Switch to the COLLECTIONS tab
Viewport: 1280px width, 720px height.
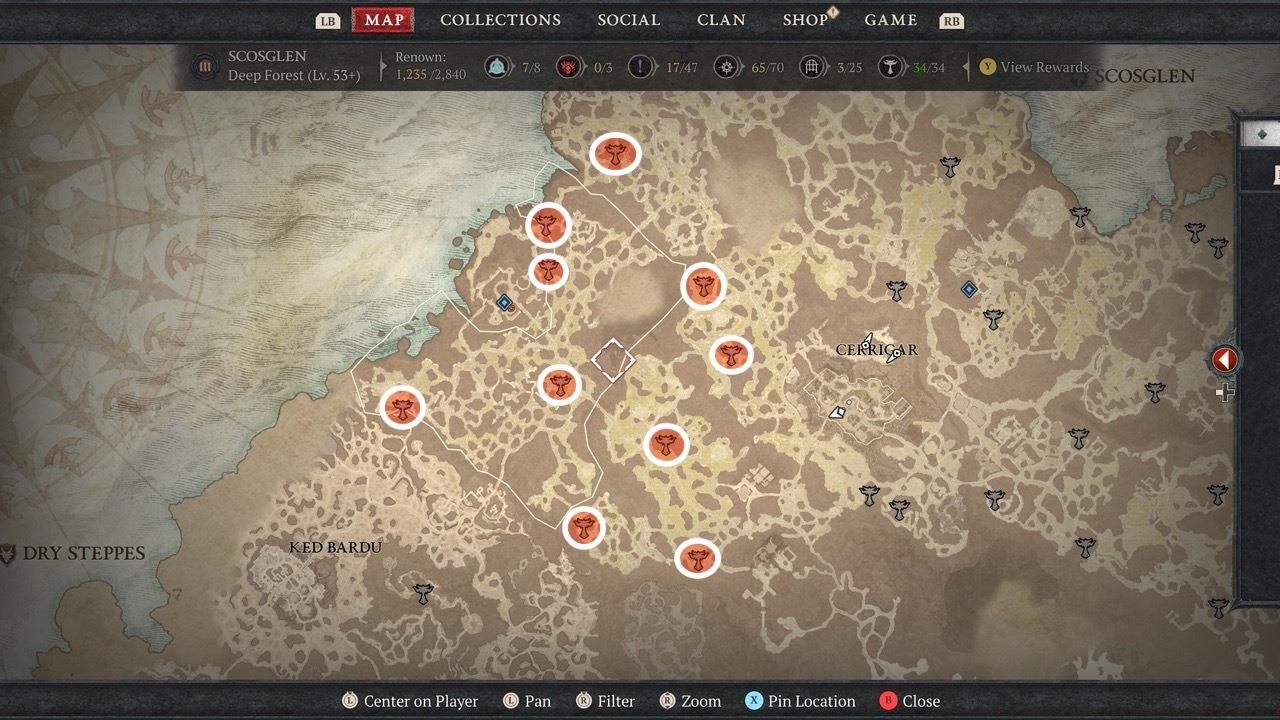pyautogui.click(x=500, y=19)
